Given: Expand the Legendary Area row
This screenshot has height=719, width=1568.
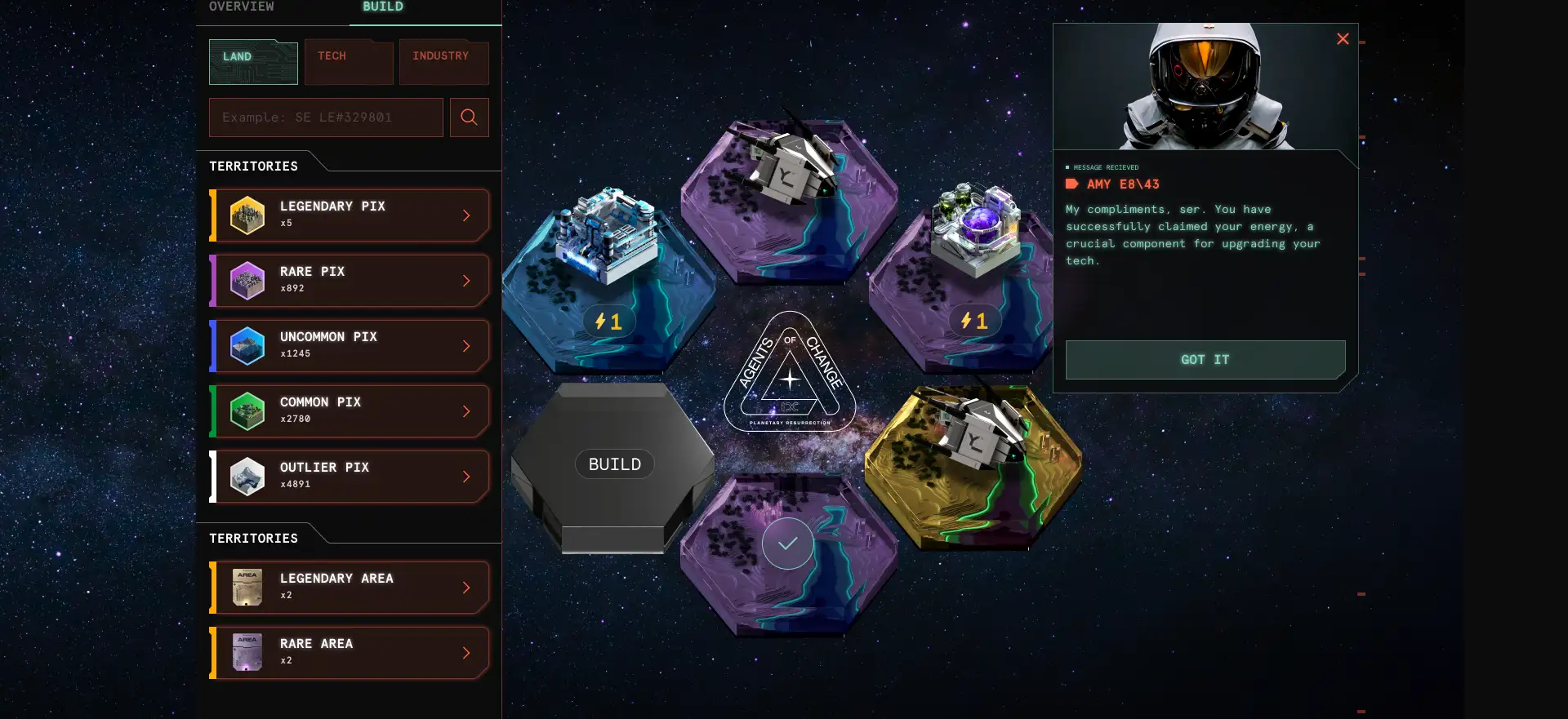Looking at the screenshot, I should [350, 588].
